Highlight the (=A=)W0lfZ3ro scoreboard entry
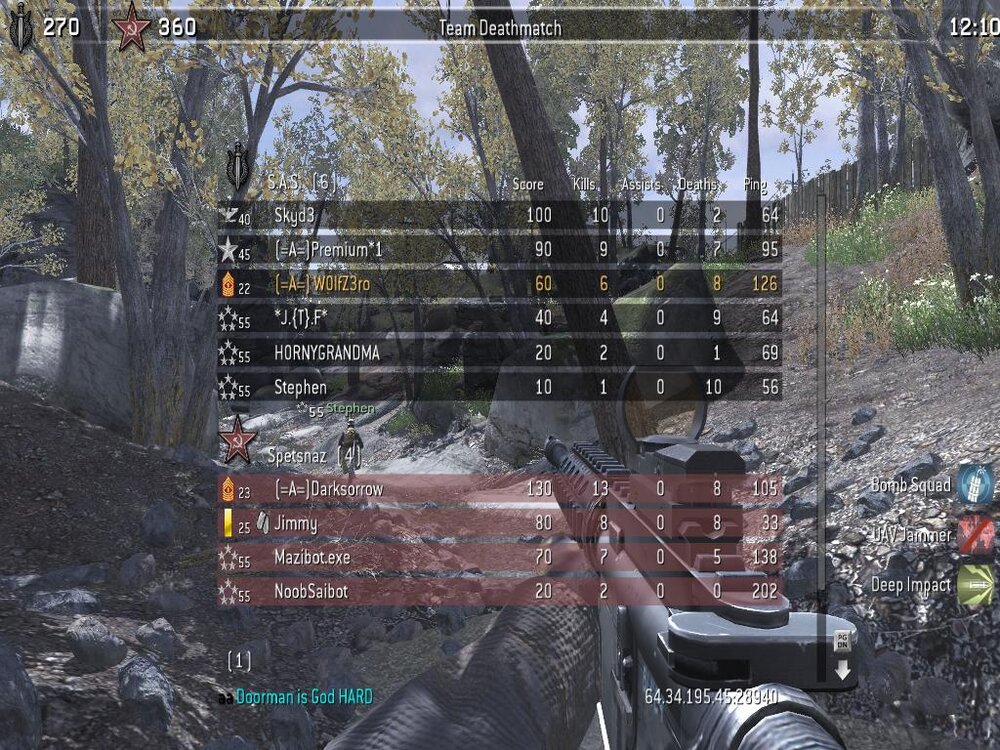1000x750 pixels. point(500,284)
